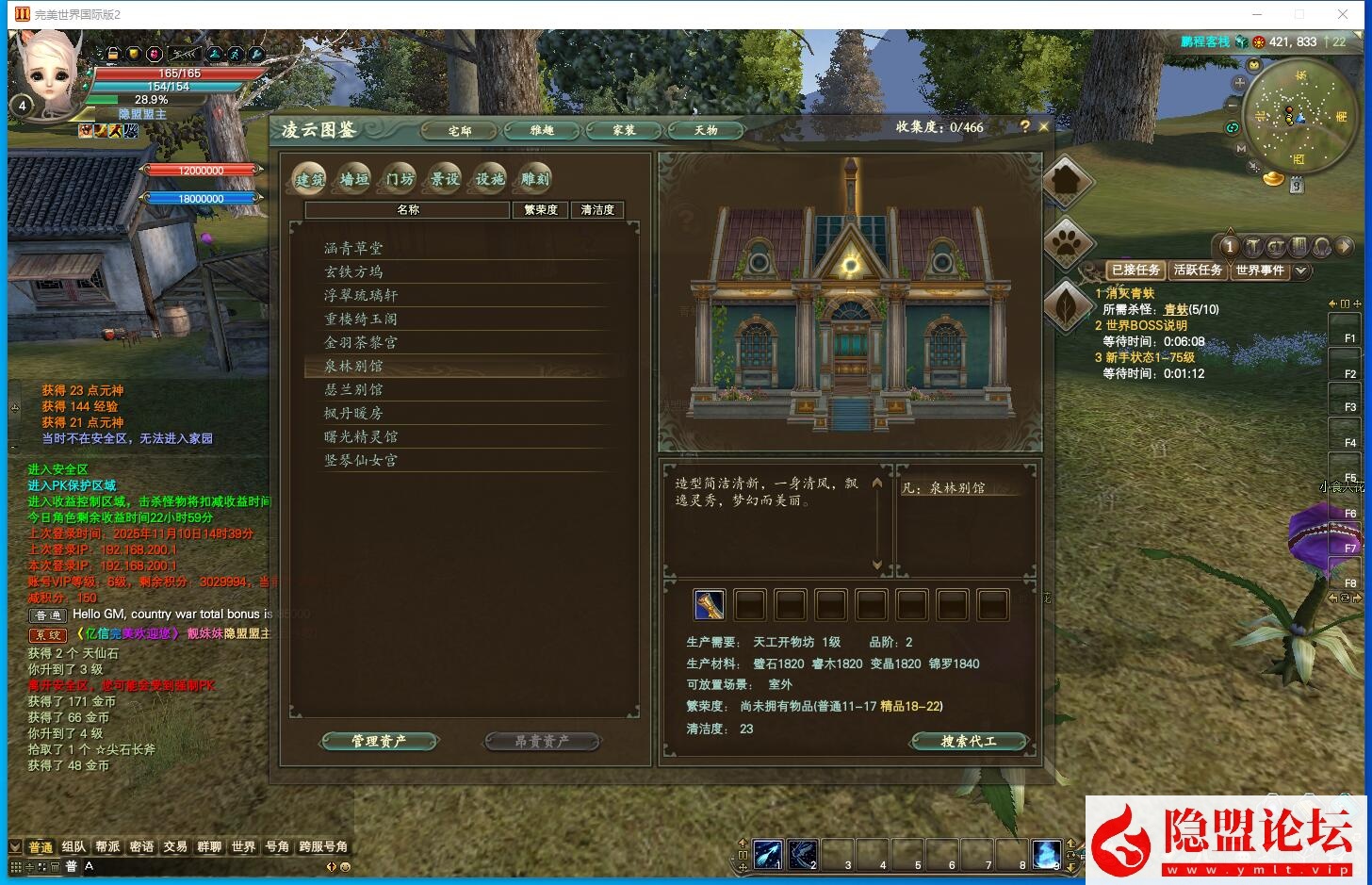The image size is (1372, 885).
Task: Open the 家装 tab
Action: tap(624, 131)
